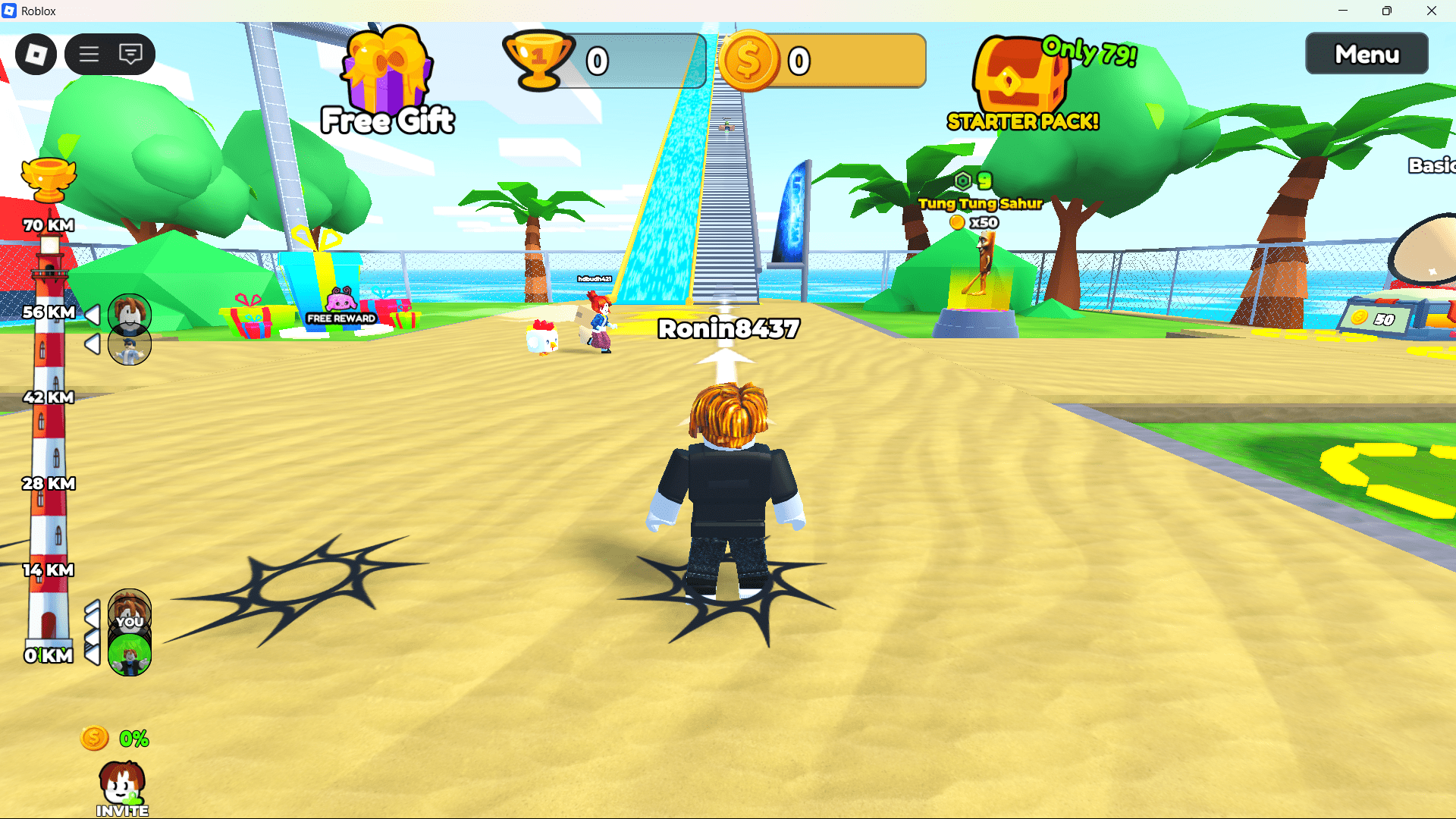1456x819 pixels.
Task: Click the 0% coin progress indicator
Action: [x=114, y=737]
